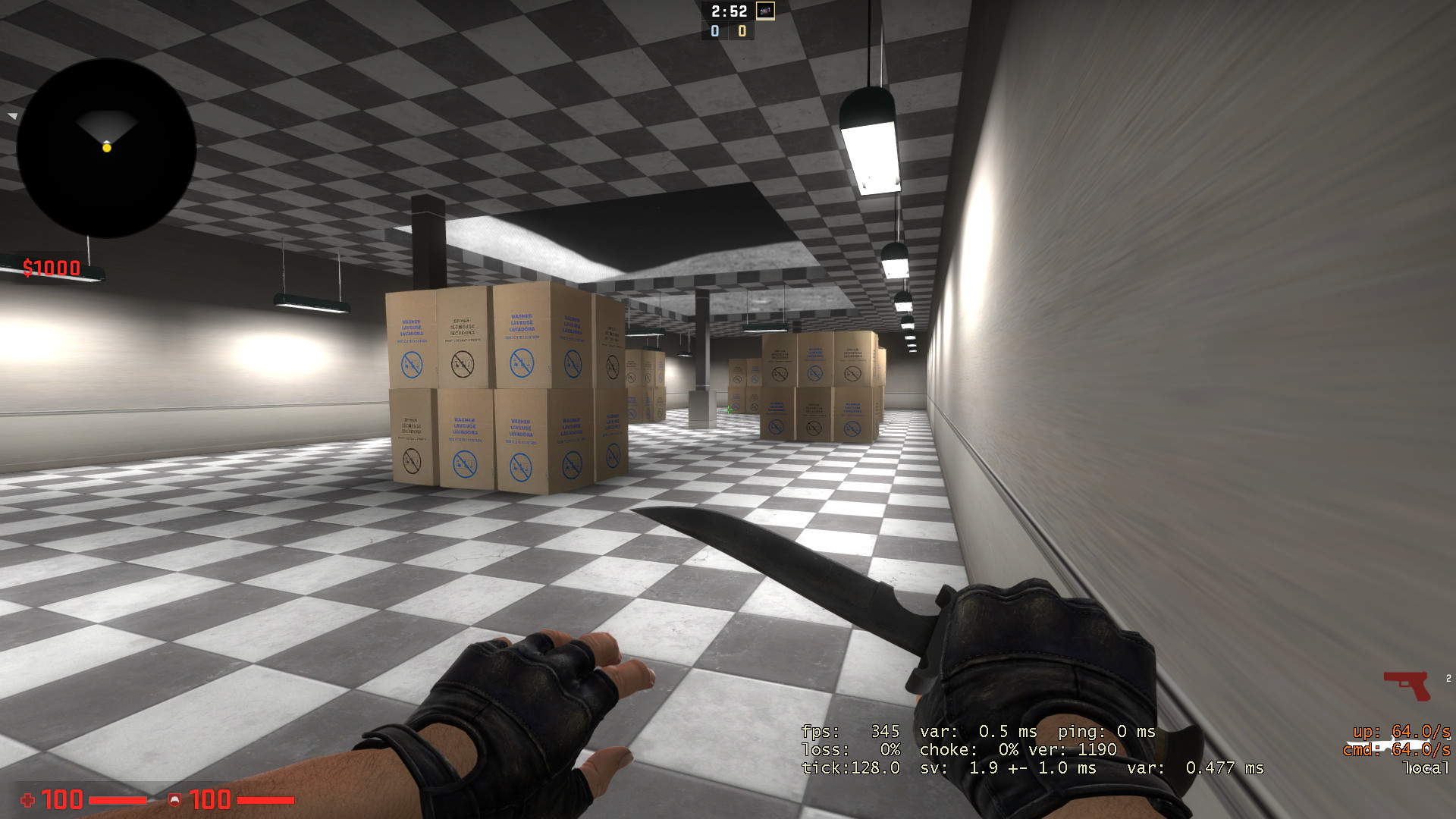This screenshot has width=1456, height=819.
Task: Click the red health bar beside 100
Action: click(118, 801)
